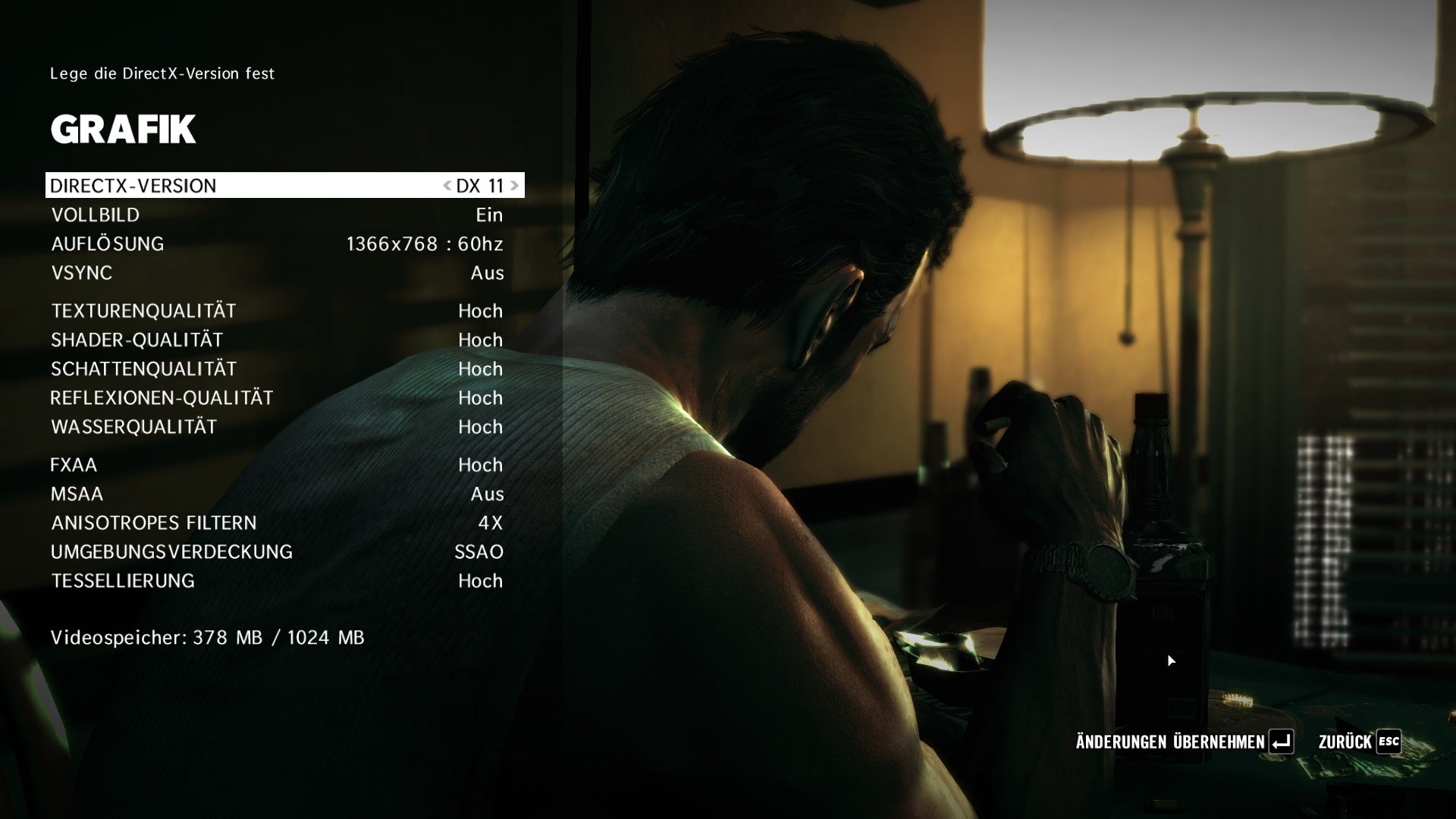The height and width of the screenshot is (819, 1456).
Task: Highlight the Texturenqualität setting
Action: pos(277,311)
